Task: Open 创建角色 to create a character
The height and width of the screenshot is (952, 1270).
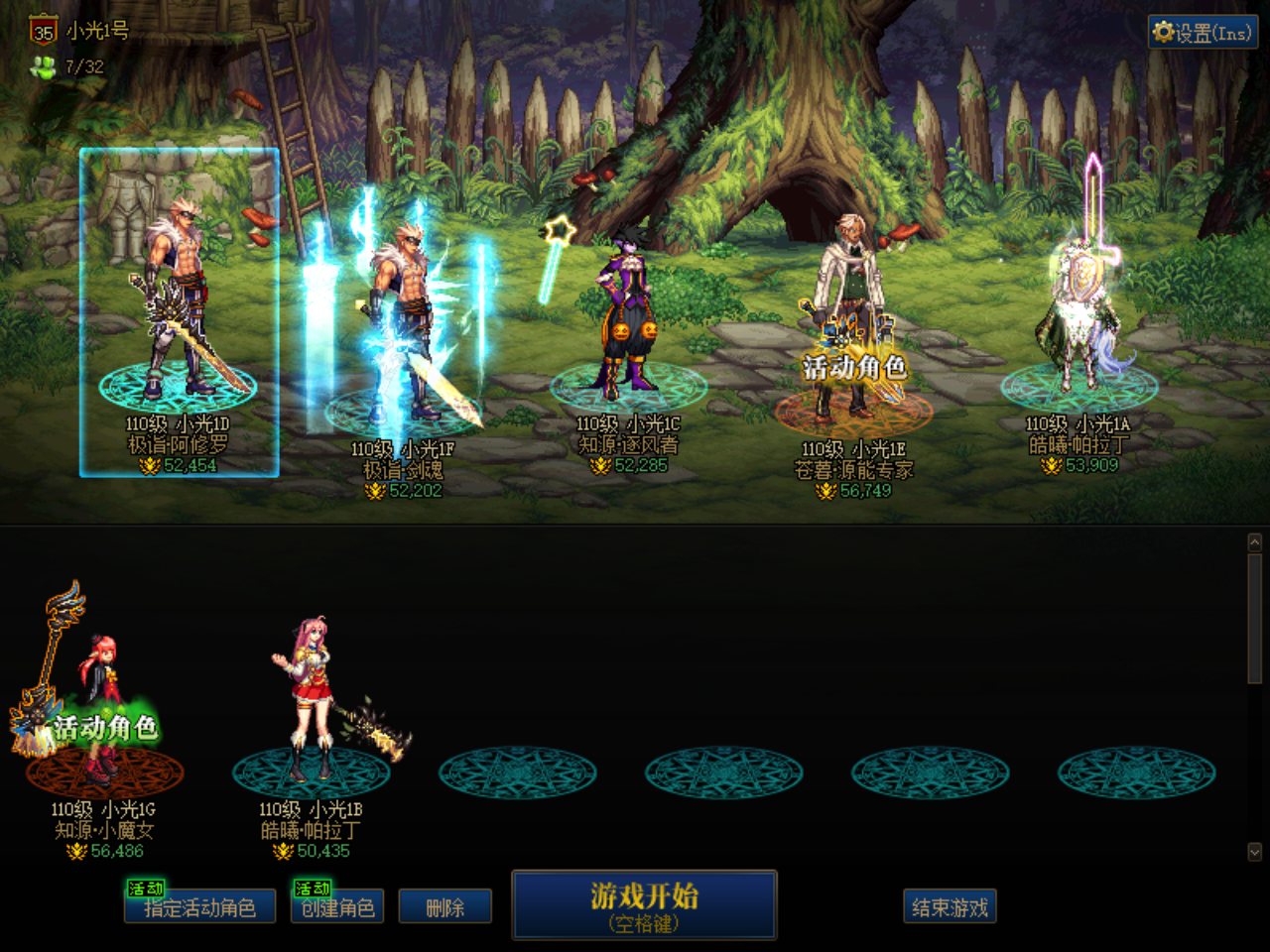Action: point(337,907)
